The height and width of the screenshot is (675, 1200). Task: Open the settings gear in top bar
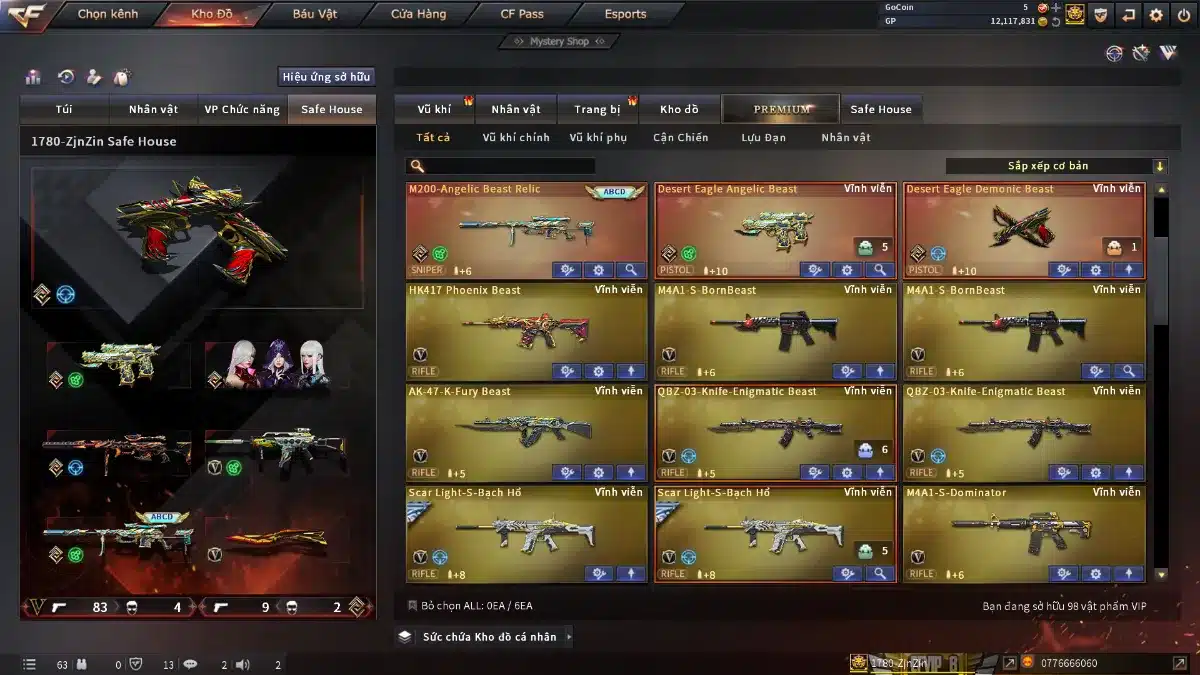click(x=1156, y=14)
